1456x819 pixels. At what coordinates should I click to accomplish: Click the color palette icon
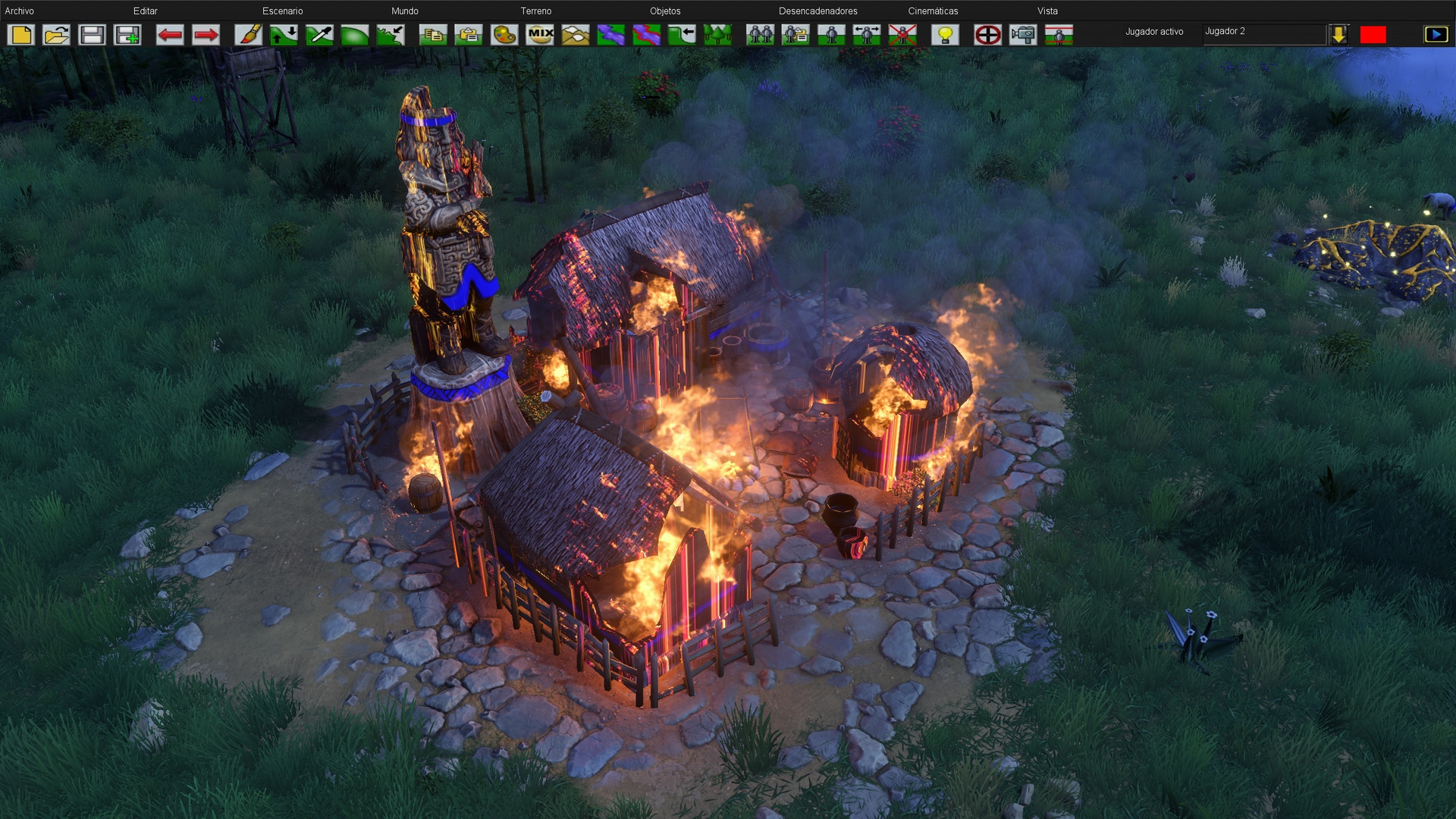tap(504, 35)
